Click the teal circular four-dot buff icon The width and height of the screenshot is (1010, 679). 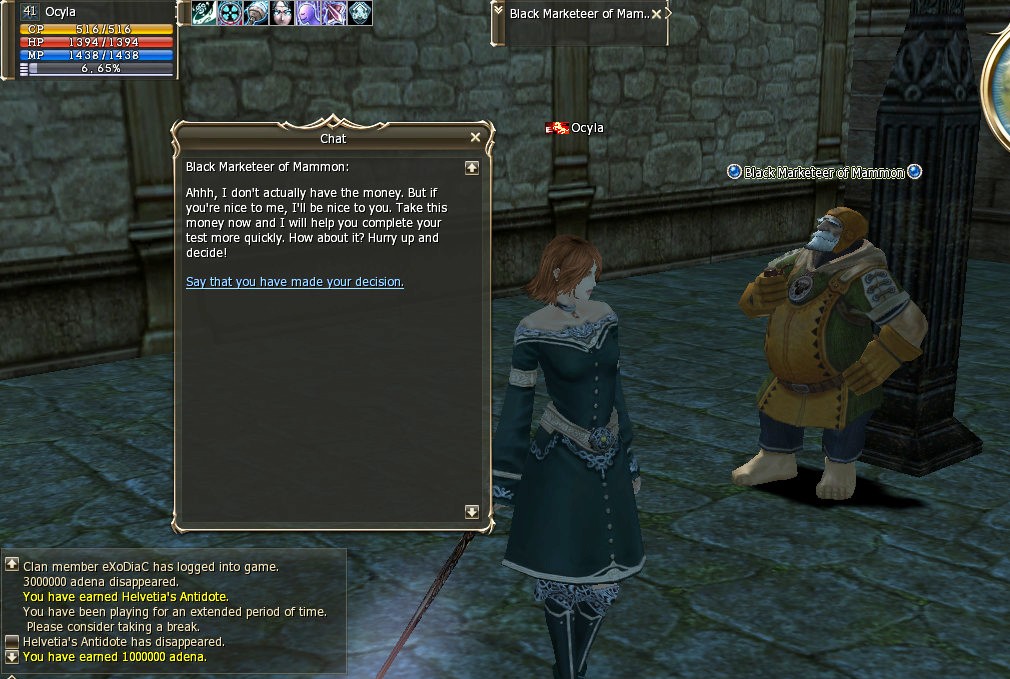pyautogui.click(x=231, y=13)
